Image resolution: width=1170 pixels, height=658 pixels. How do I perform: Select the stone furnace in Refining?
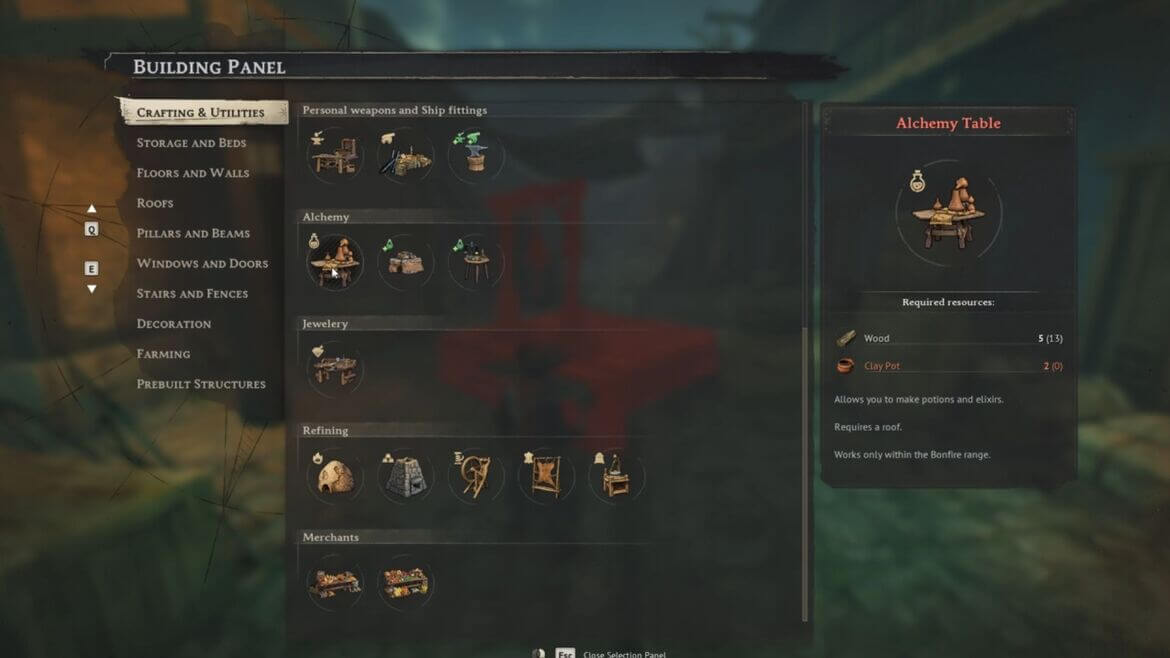(x=405, y=476)
